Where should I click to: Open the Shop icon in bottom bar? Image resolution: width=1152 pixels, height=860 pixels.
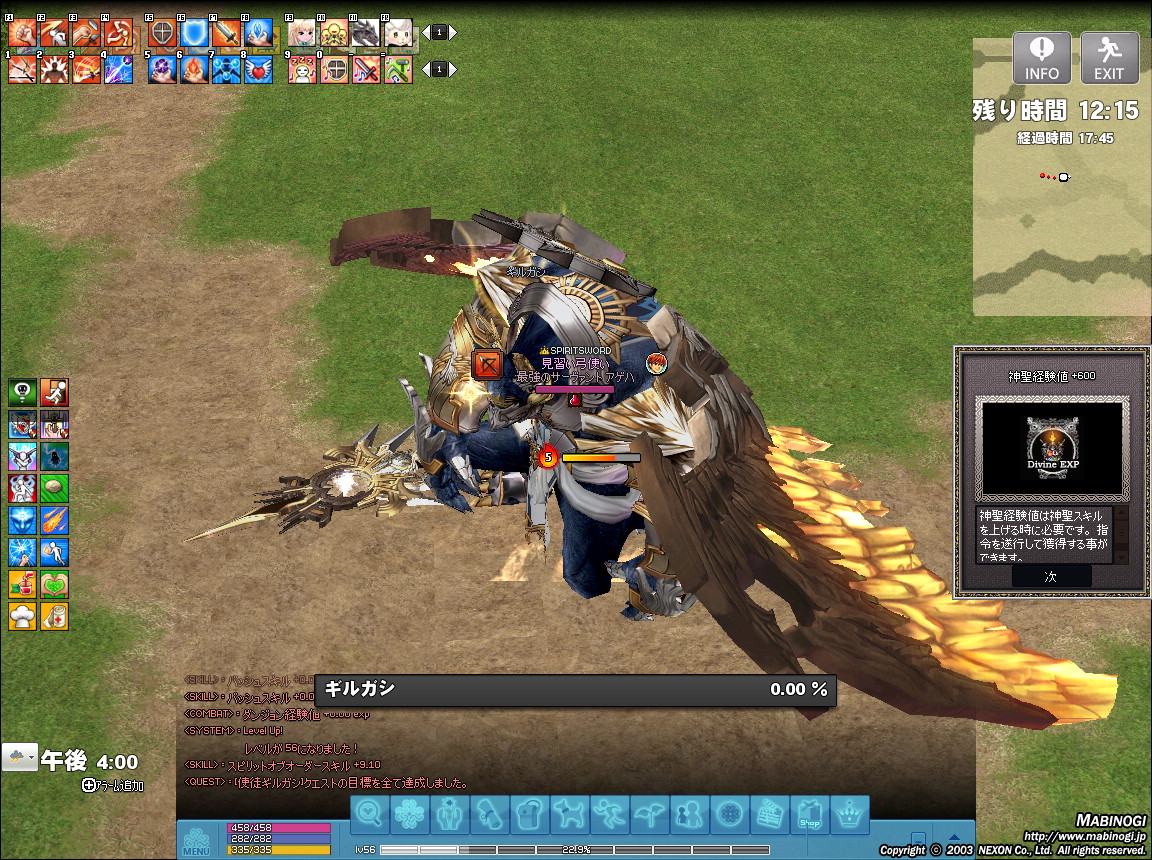tap(809, 816)
